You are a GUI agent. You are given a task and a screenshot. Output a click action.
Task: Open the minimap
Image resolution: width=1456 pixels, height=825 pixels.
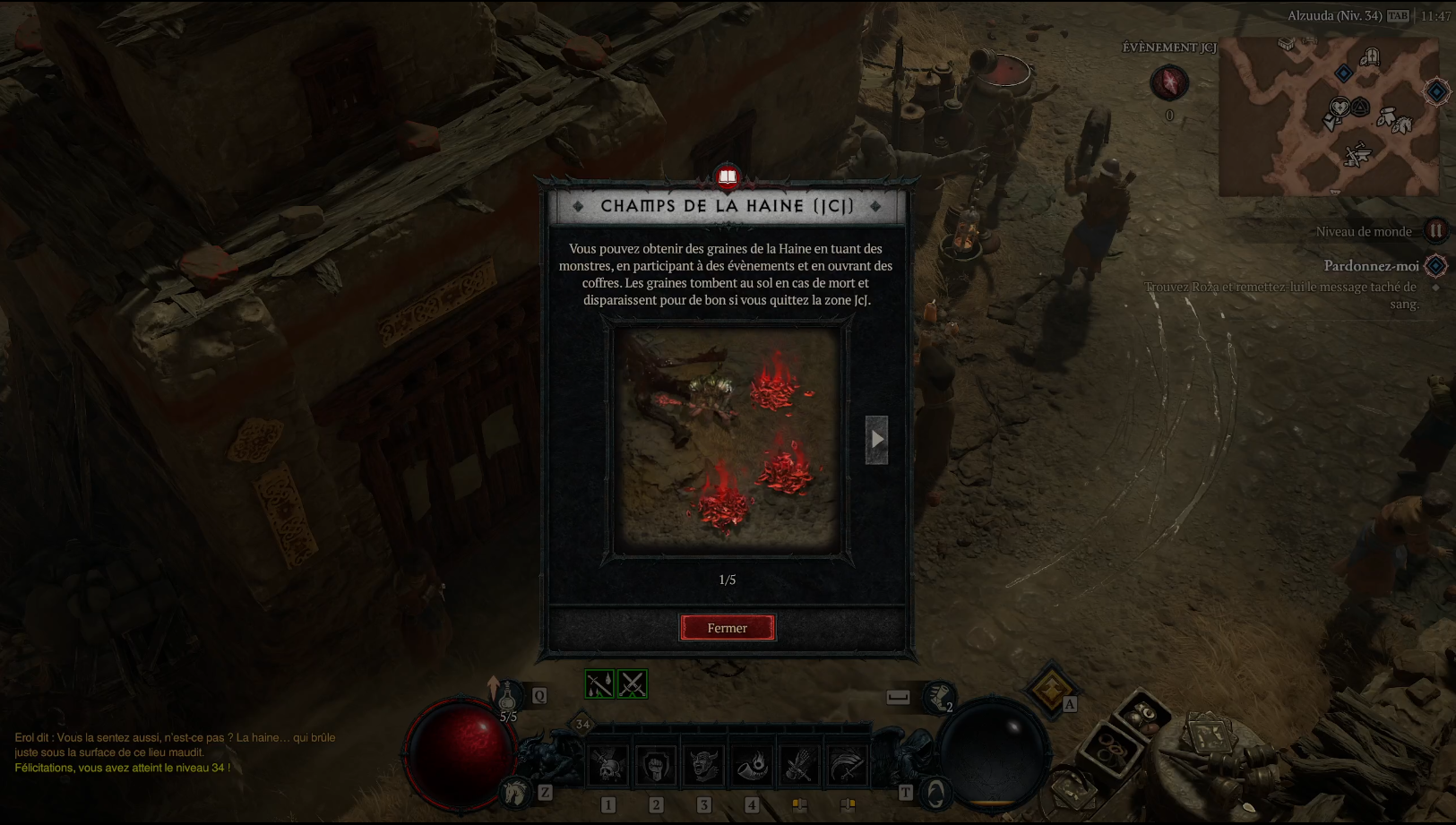[1328, 116]
